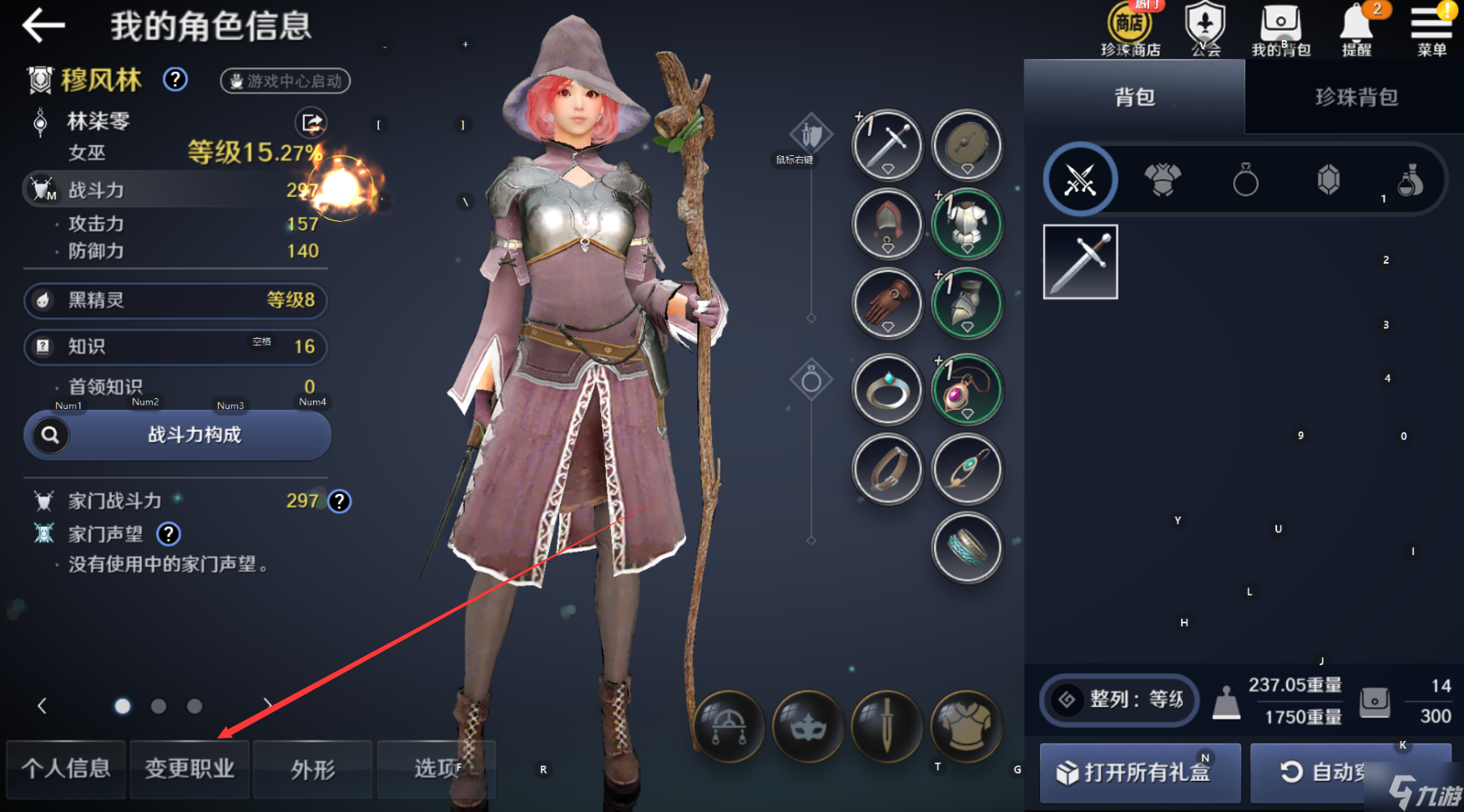
Task: Switch to the 珍珠背包 tab
Action: pos(1355,98)
